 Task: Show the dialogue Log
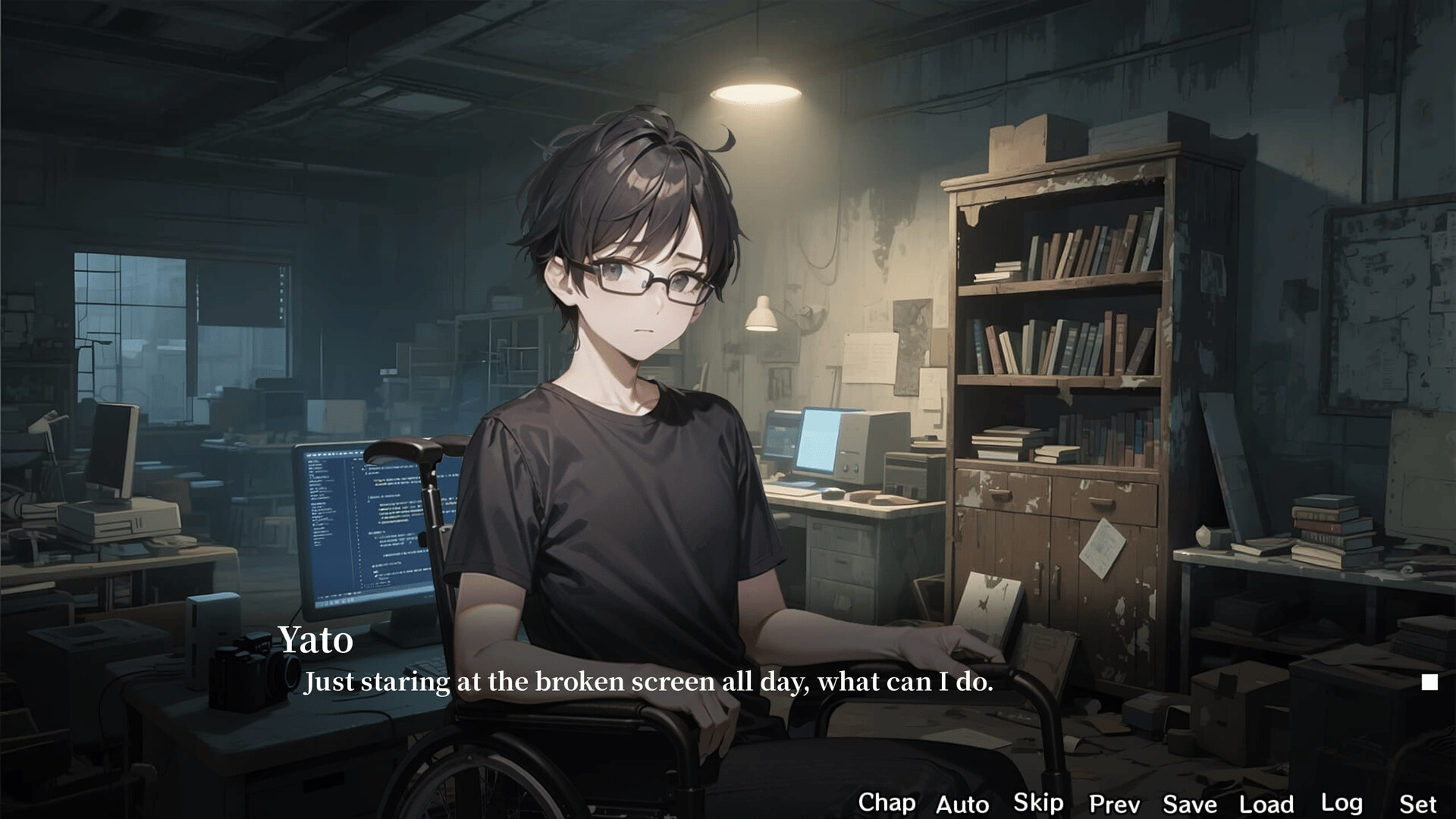[1341, 802]
